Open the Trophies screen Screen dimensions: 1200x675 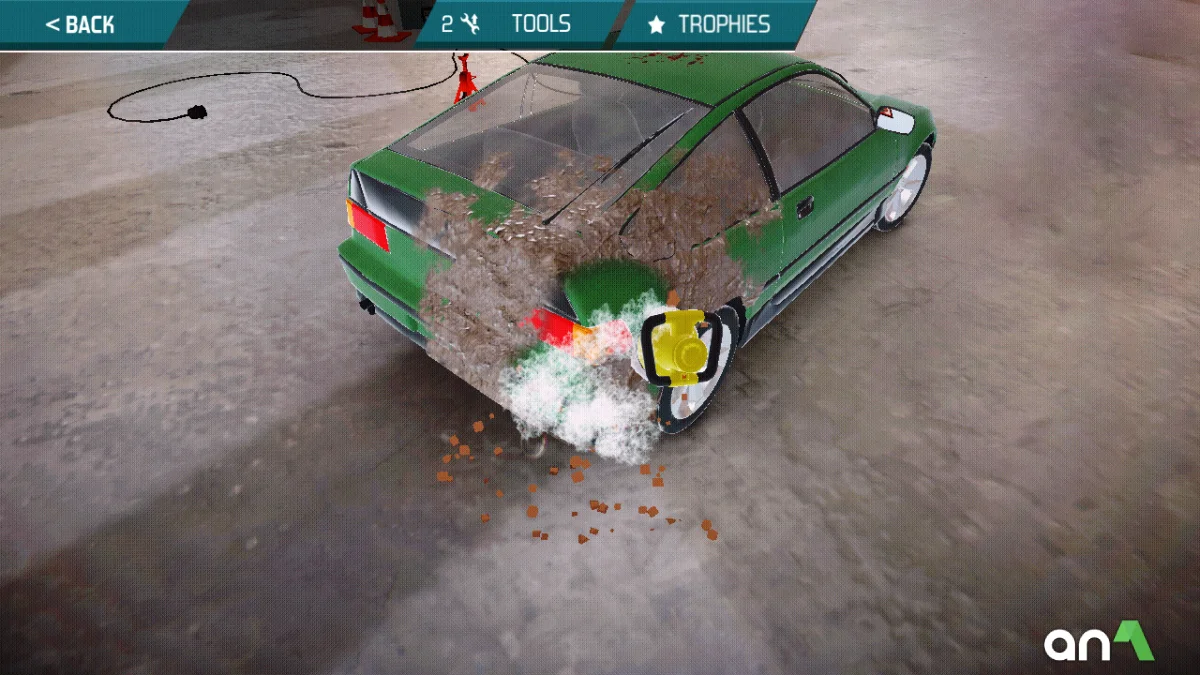coord(712,24)
